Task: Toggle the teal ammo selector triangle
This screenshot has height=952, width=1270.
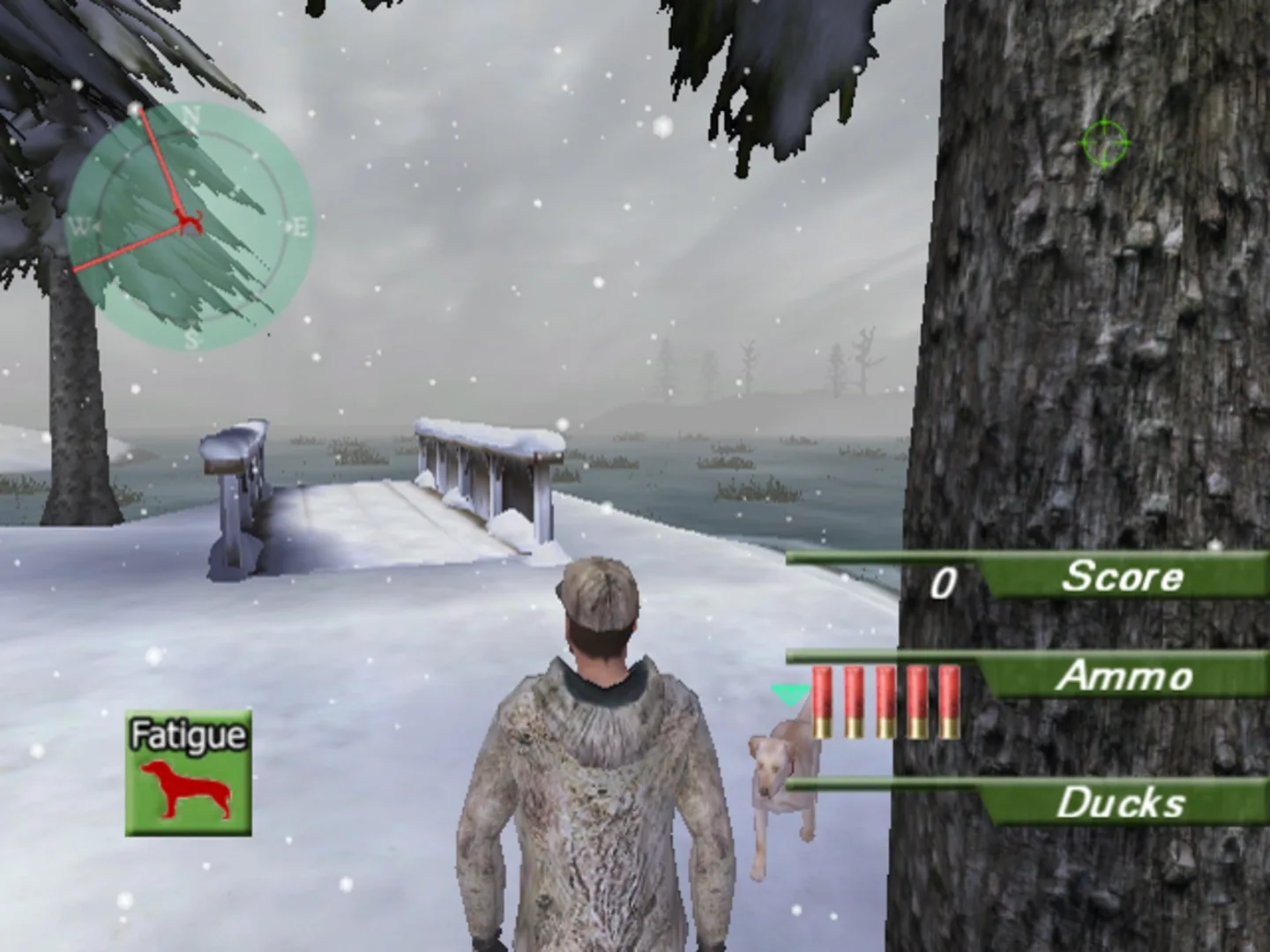Action: (x=789, y=694)
